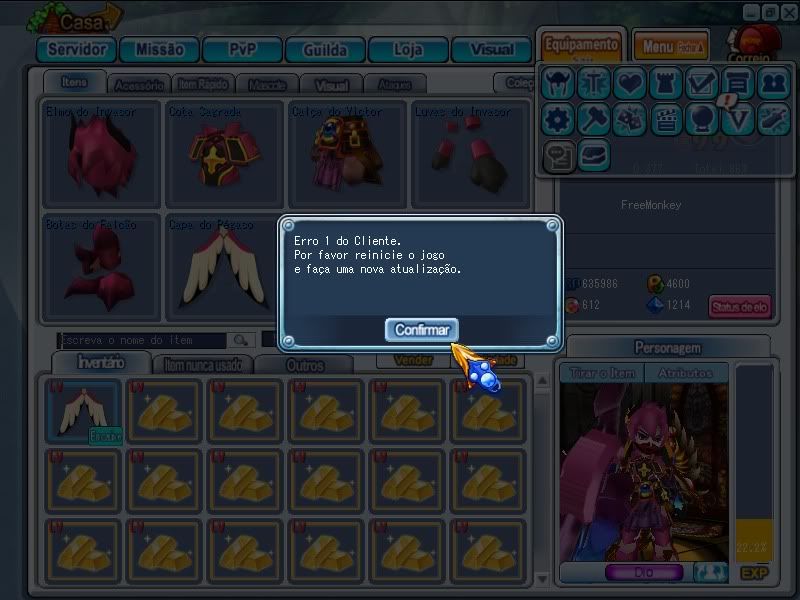Switch to the Acessório tab

(139, 85)
